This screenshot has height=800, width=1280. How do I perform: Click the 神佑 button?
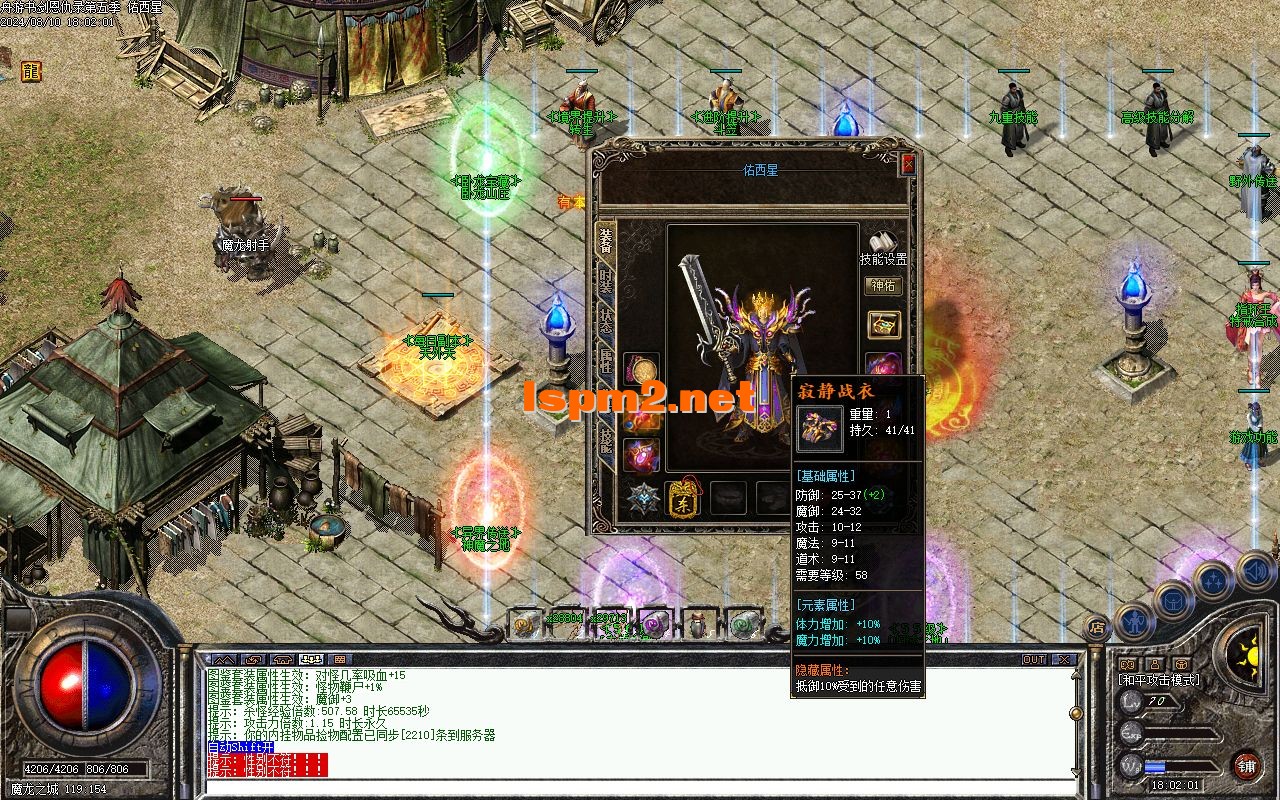pos(883,286)
